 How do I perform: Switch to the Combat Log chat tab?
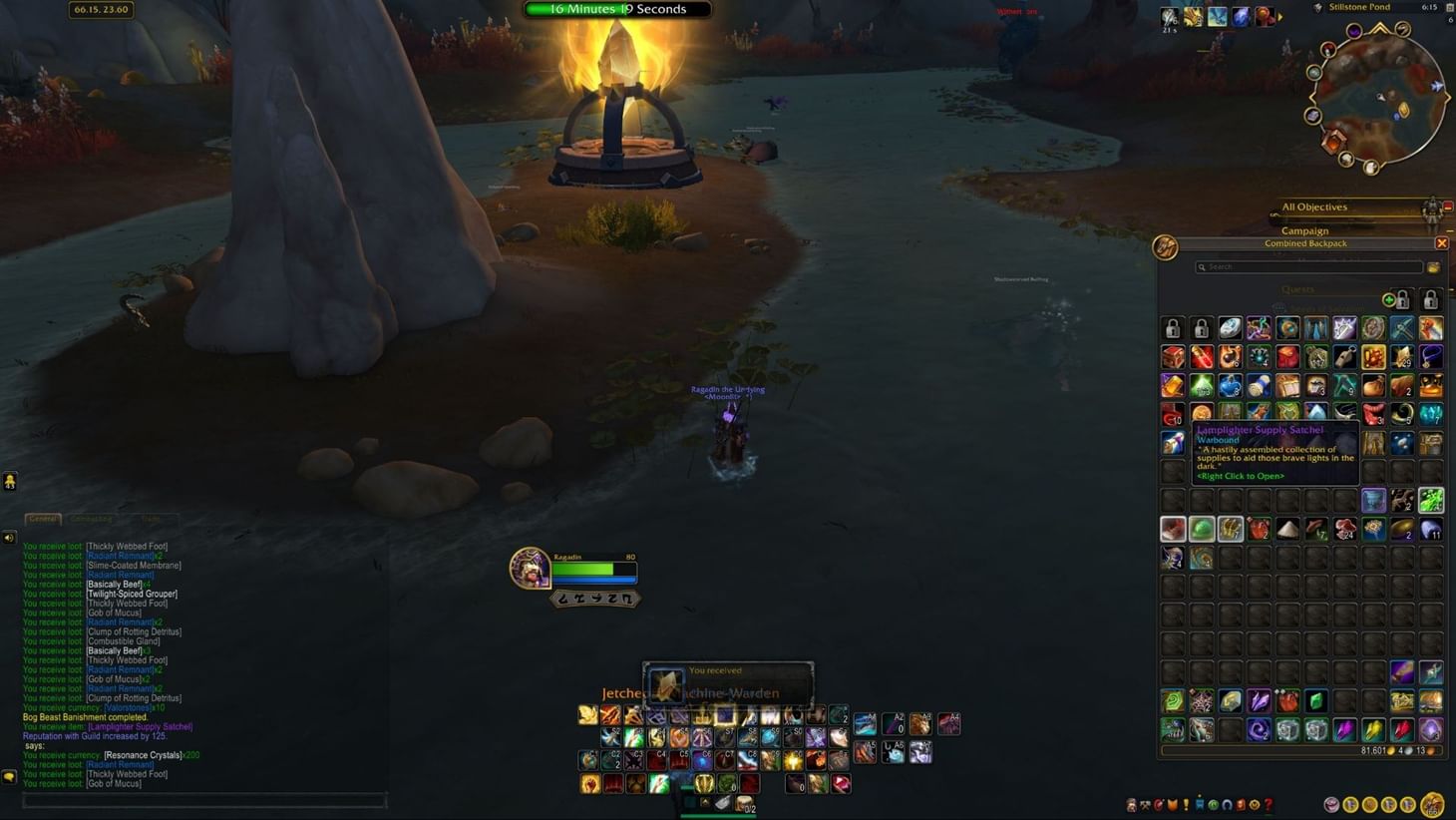pos(92,518)
